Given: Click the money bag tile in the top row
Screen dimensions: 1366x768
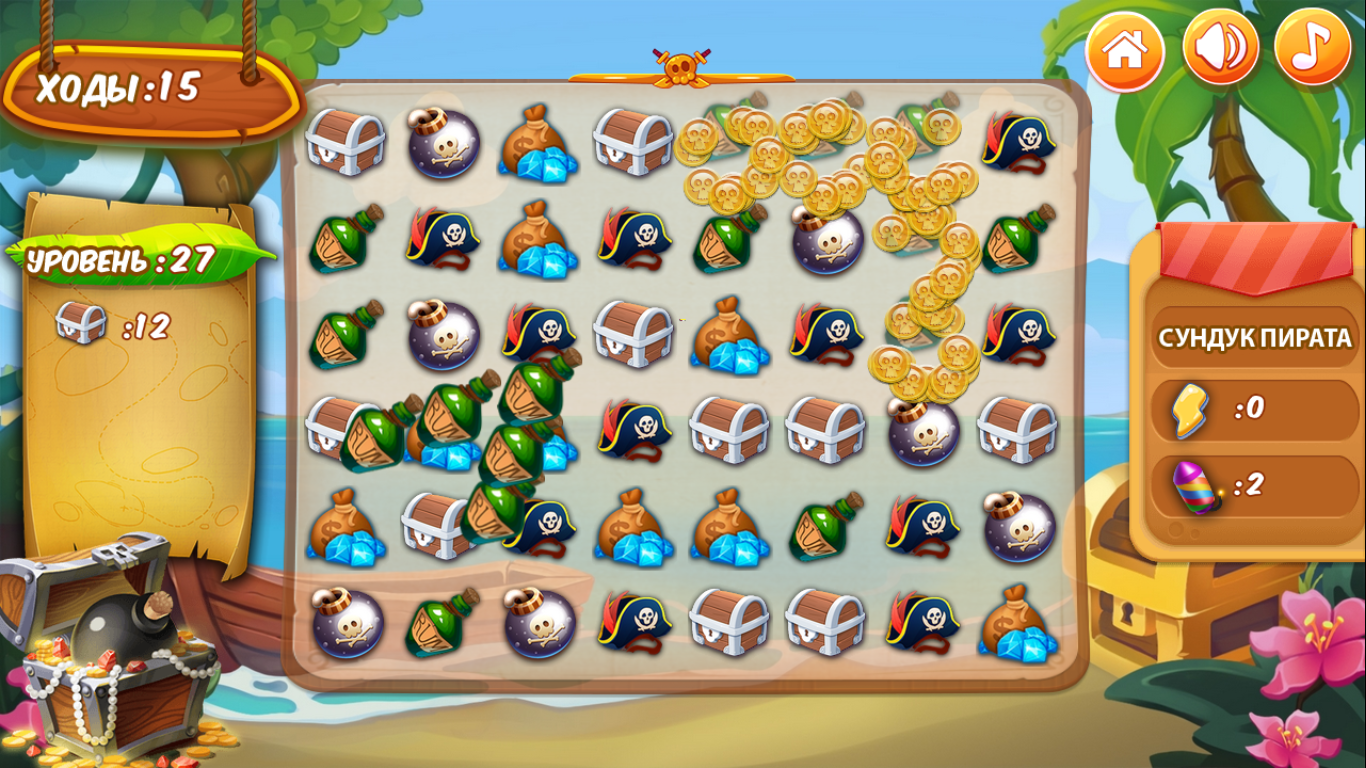Looking at the screenshot, I should click(536, 143).
